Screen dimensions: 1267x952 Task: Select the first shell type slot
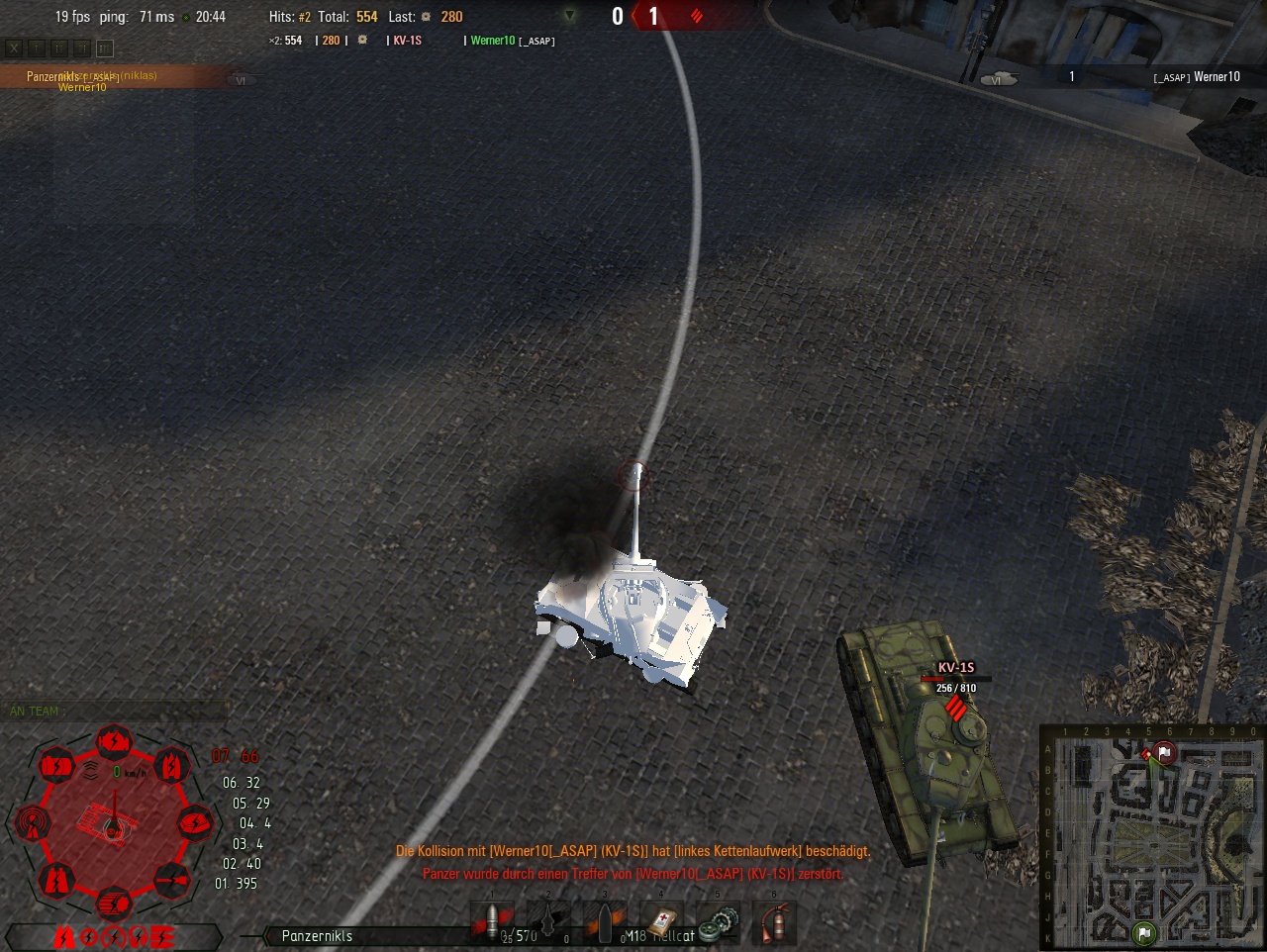click(492, 922)
